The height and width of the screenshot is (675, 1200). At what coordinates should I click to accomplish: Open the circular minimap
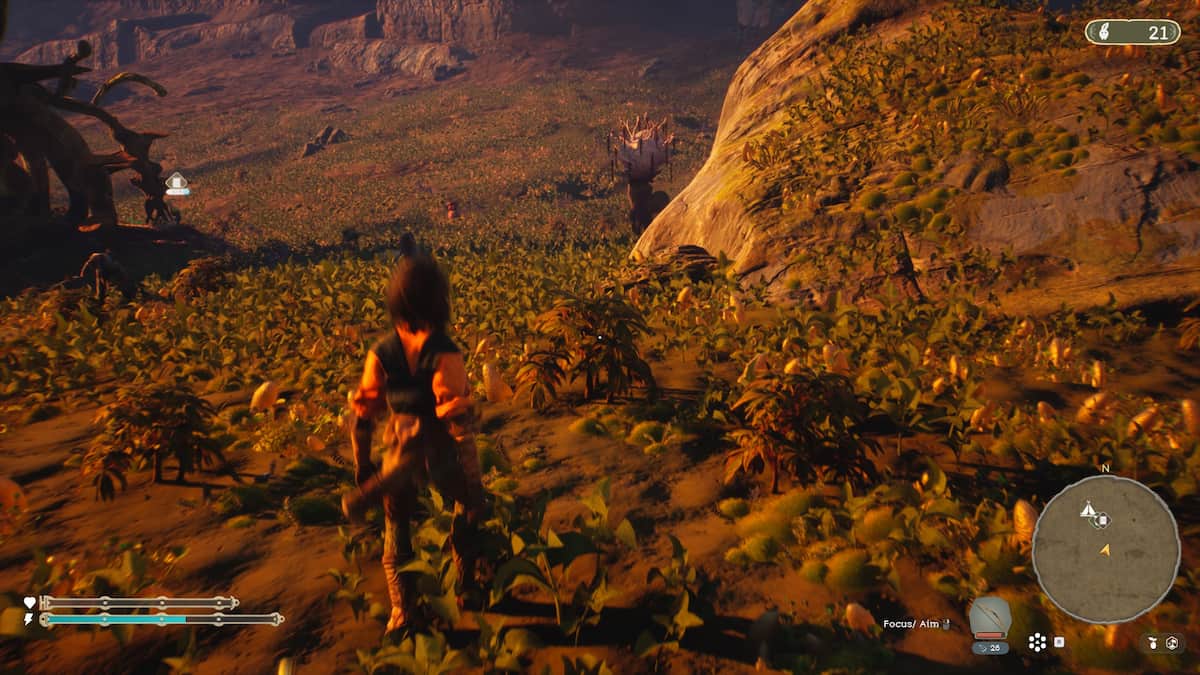pyautogui.click(x=1105, y=549)
